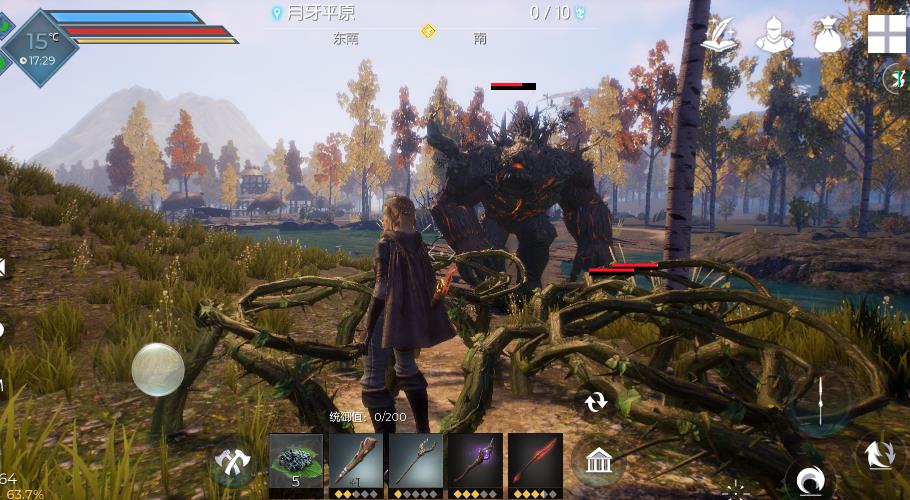
Task: Select the dark berries hotbar slot
Action: coord(296,463)
